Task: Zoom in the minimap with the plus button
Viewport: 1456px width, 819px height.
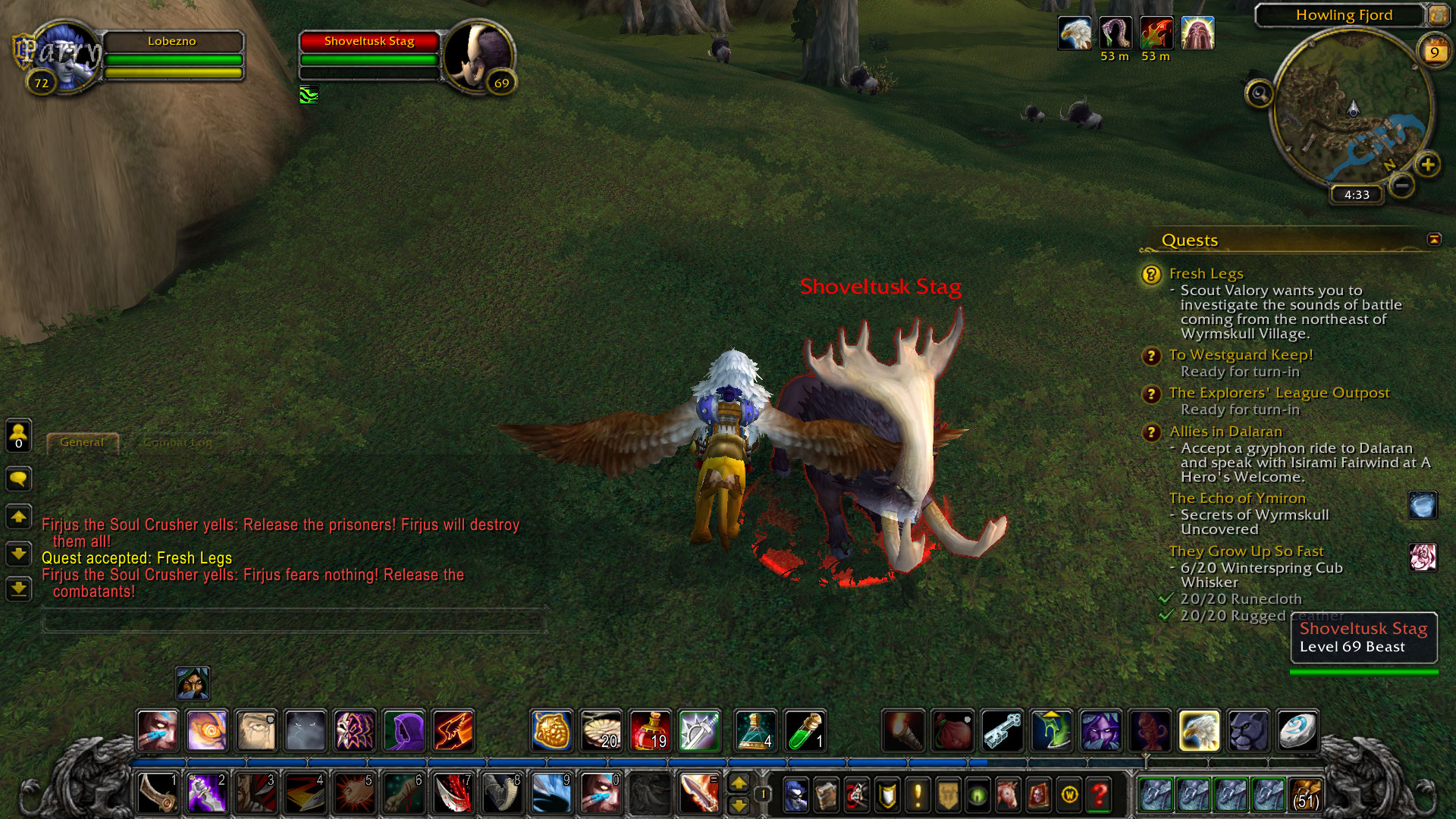Action: coord(1427,165)
